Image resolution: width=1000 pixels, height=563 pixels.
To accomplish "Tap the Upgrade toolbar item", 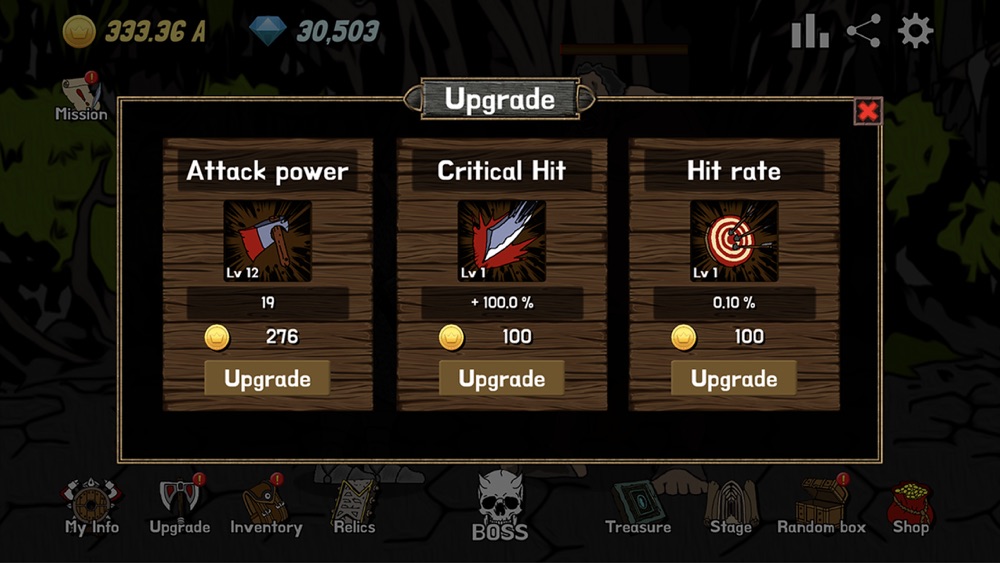I will [x=179, y=507].
